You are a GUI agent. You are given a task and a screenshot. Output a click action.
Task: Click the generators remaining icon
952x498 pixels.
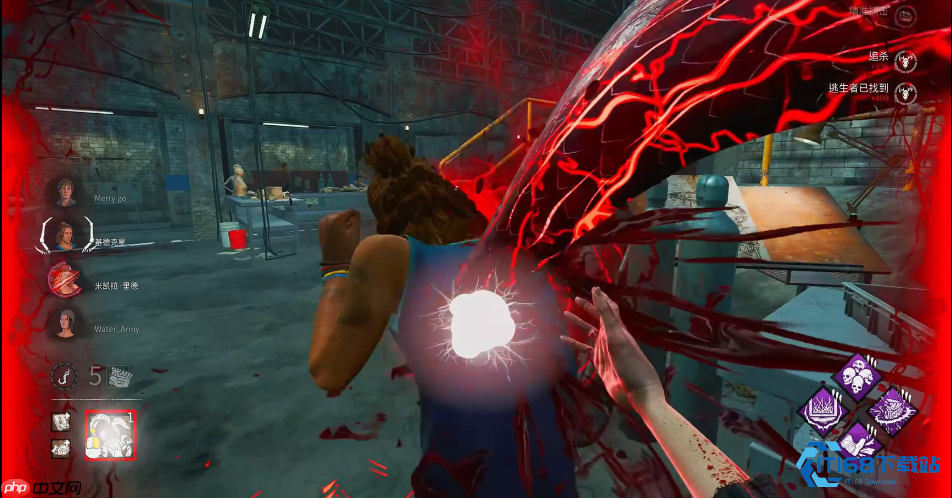(119, 377)
